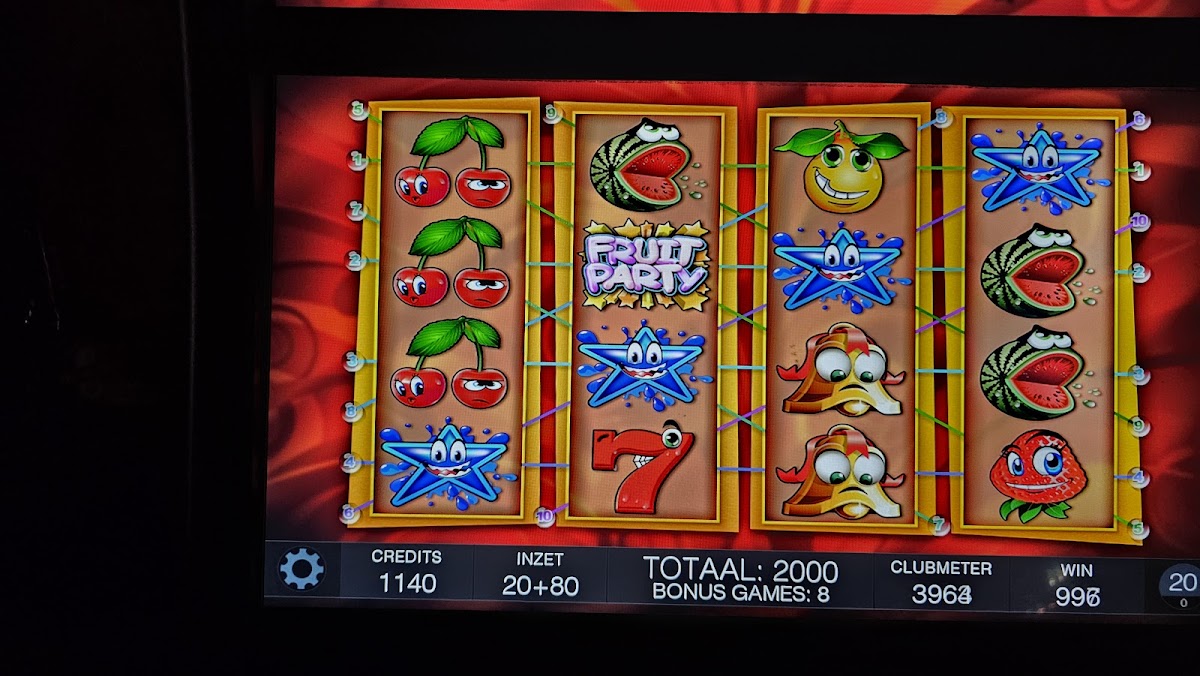1200x676 pixels.
Task: Click the round 20 button beside WIN
Action: pyautogui.click(x=1182, y=585)
